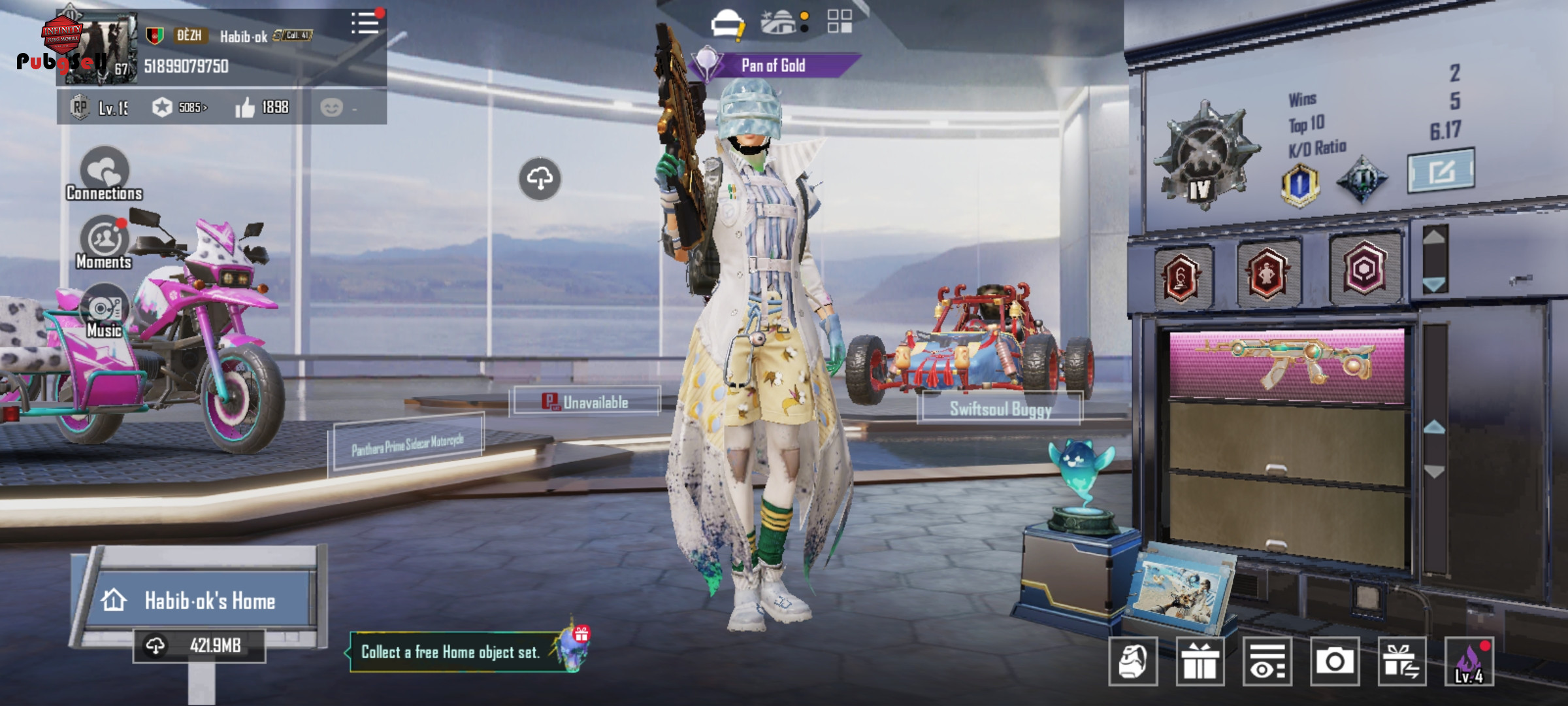
Task: Open the camera screenshot tool
Action: (x=1334, y=662)
